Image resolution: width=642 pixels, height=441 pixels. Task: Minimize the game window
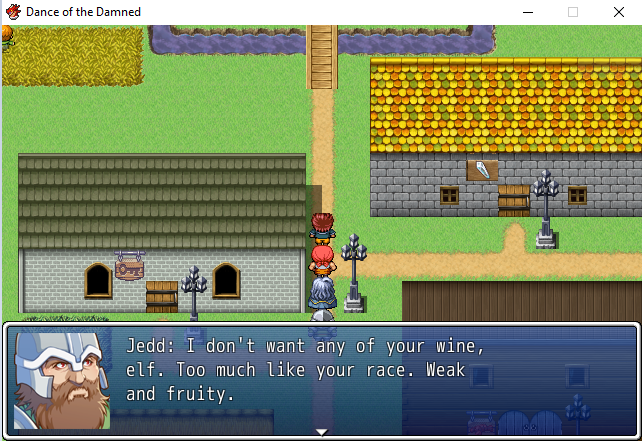click(x=526, y=12)
